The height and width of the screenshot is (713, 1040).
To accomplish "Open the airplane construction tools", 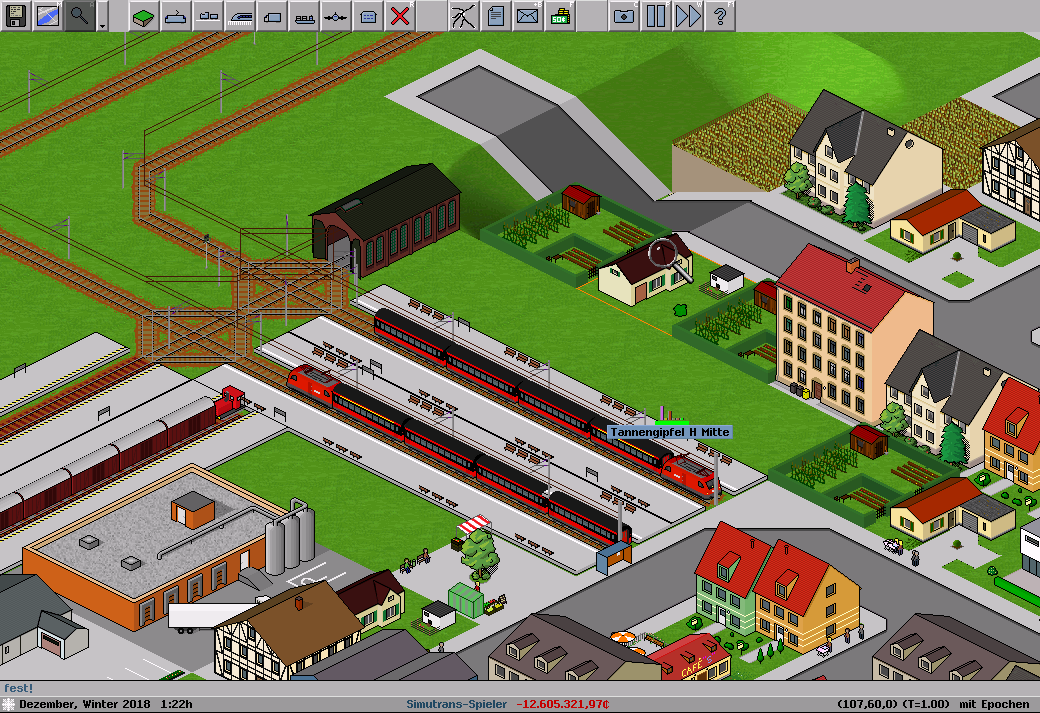I will (x=336, y=16).
